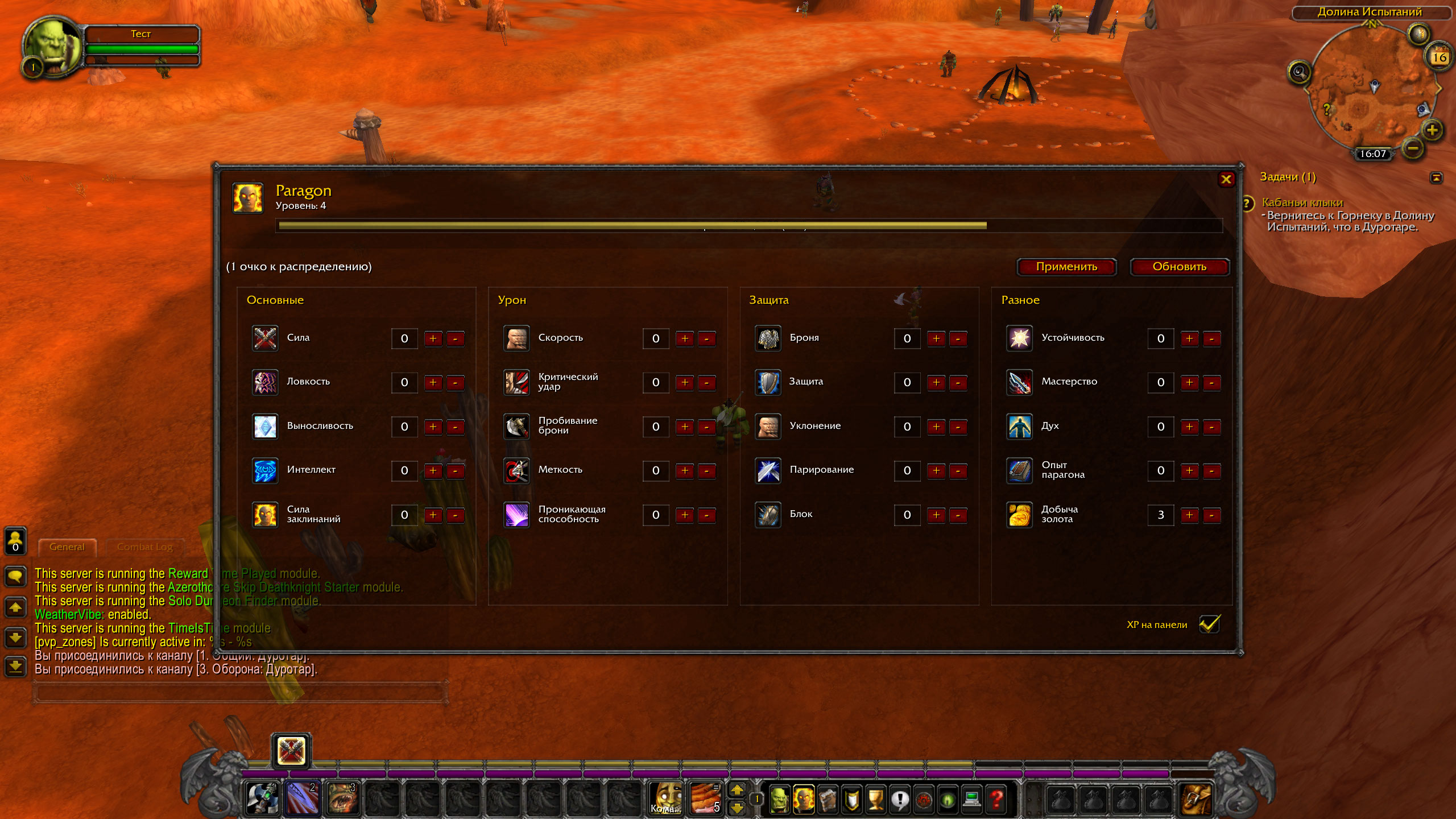The height and width of the screenshot is (819, 1456).
Task: Remove a point from Ловкость
Action: (455, 383)
